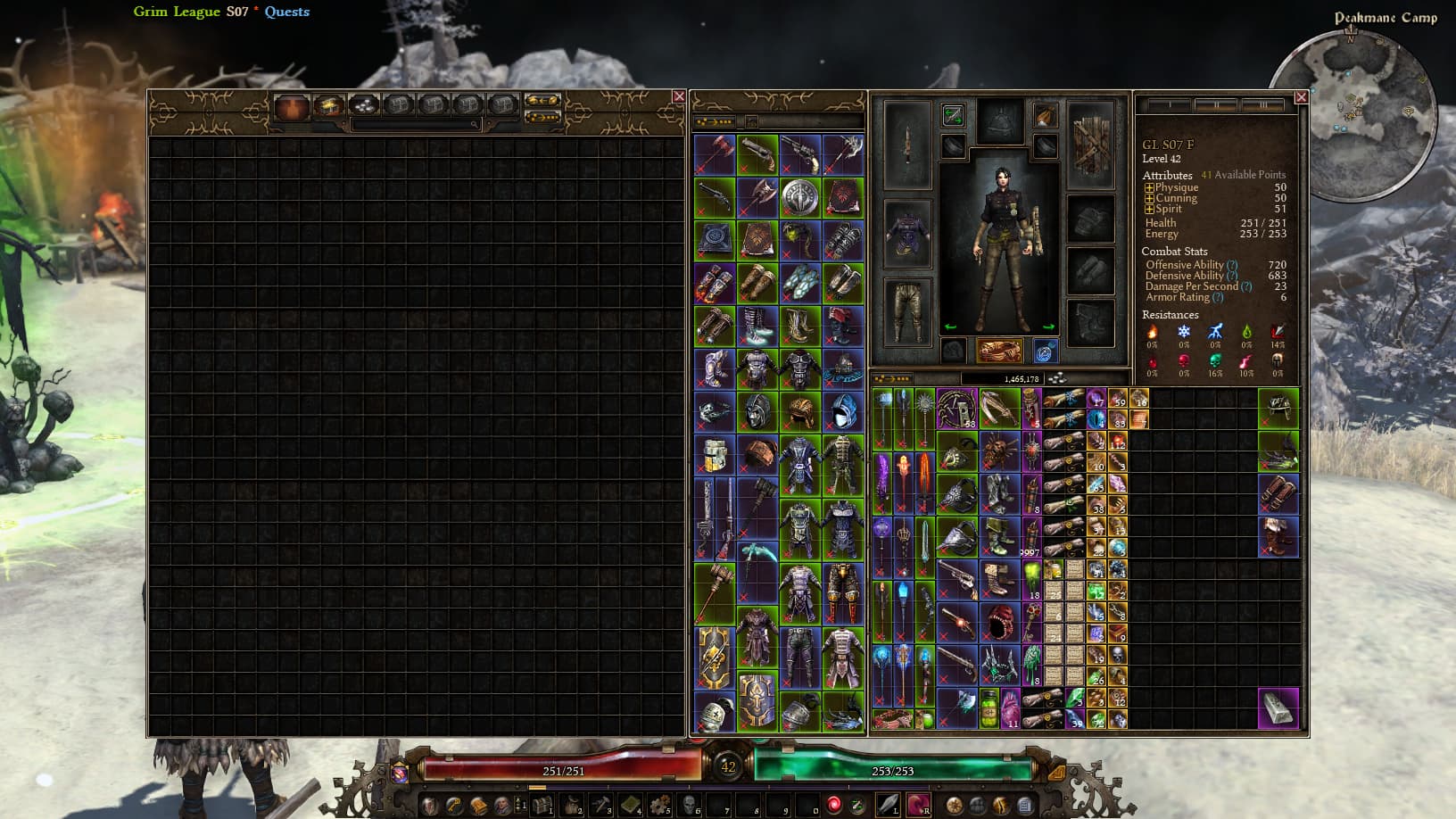Click the stash search field
This screenshot has height=819, width=1456.
[416, 125]
